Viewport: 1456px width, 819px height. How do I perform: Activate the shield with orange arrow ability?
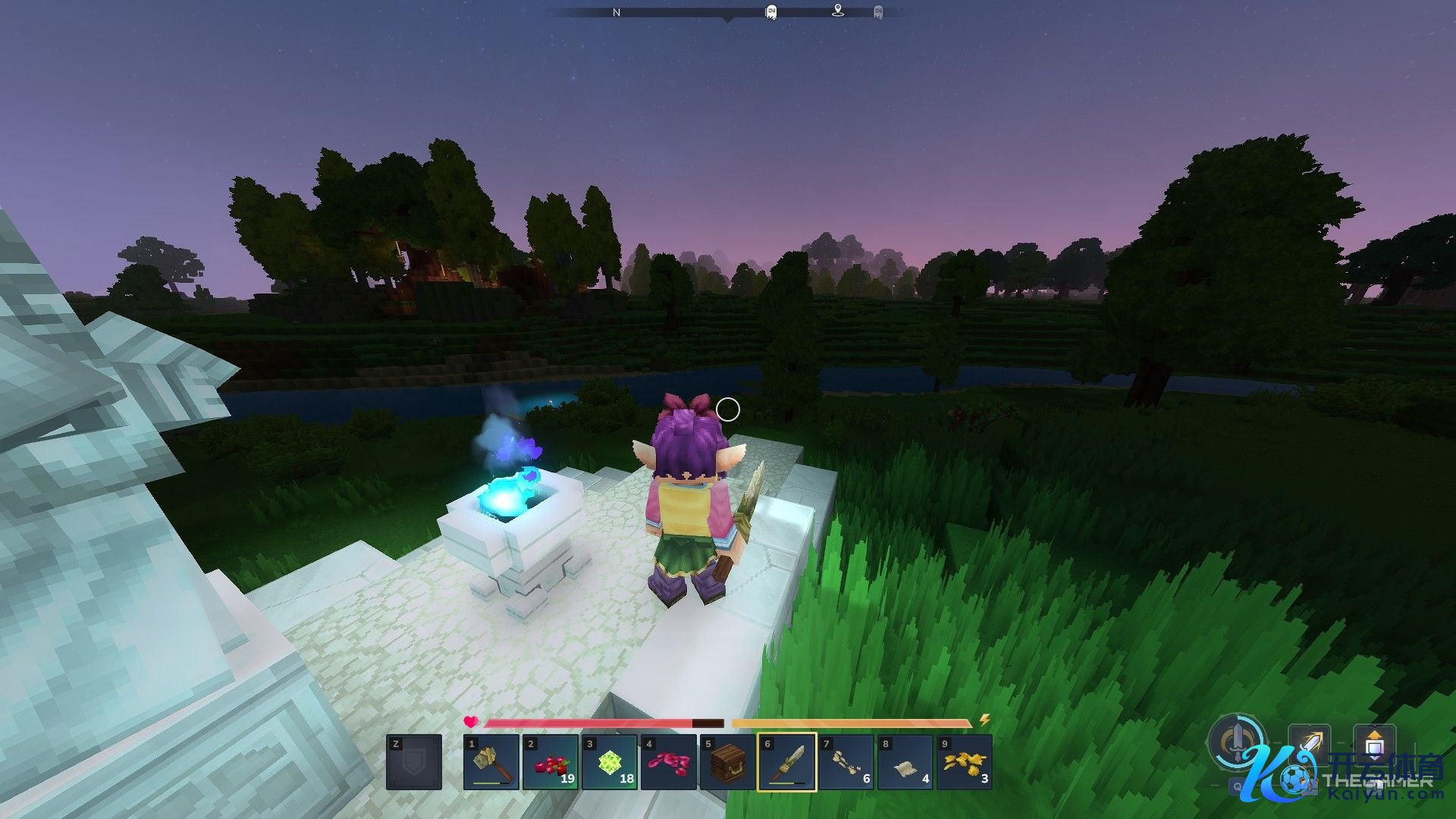coord(1374,744)
